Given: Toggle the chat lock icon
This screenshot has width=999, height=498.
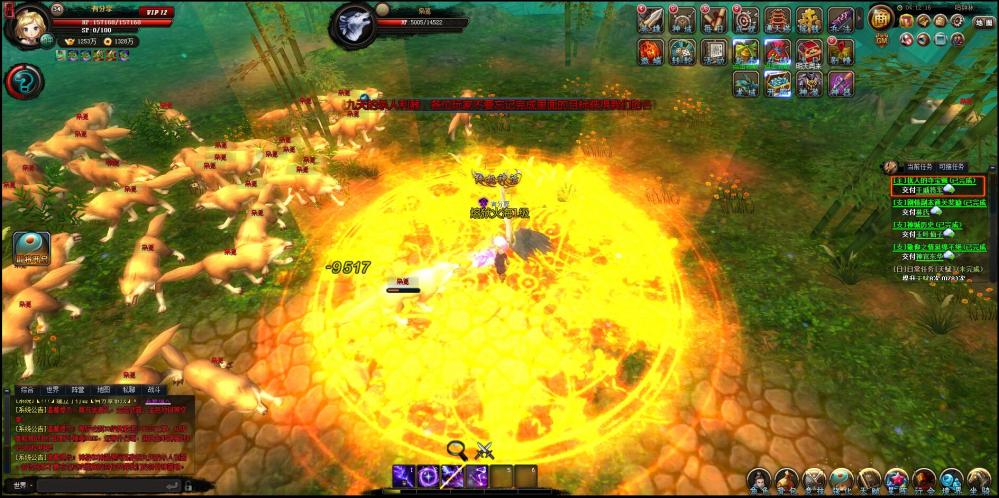Looking at the screenshot, I should click(x=188, y=485).
